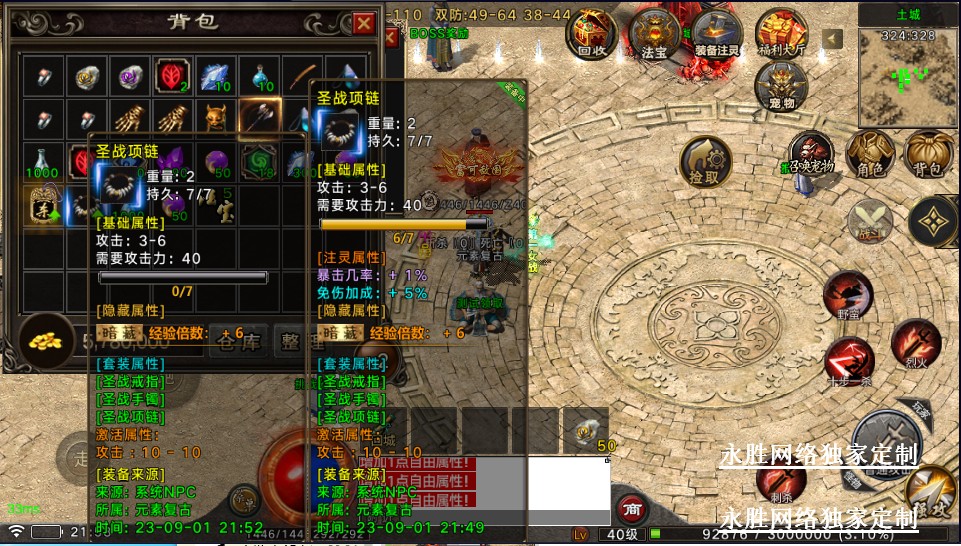
Task: Open the 法宝 treasure menu
Action: point(654,33)
